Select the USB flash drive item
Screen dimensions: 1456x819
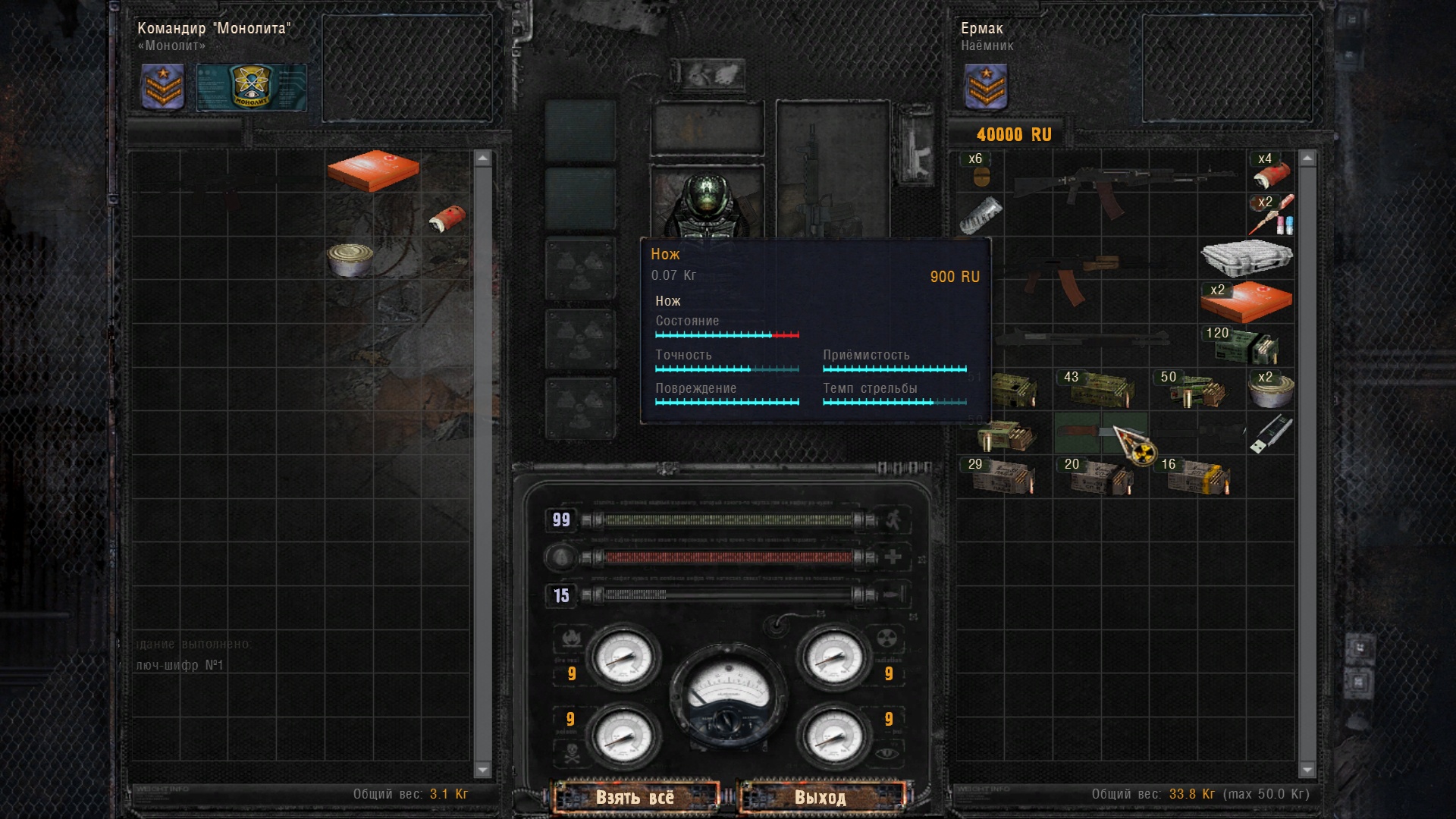pyautogui.click(x=1271, y=434)
